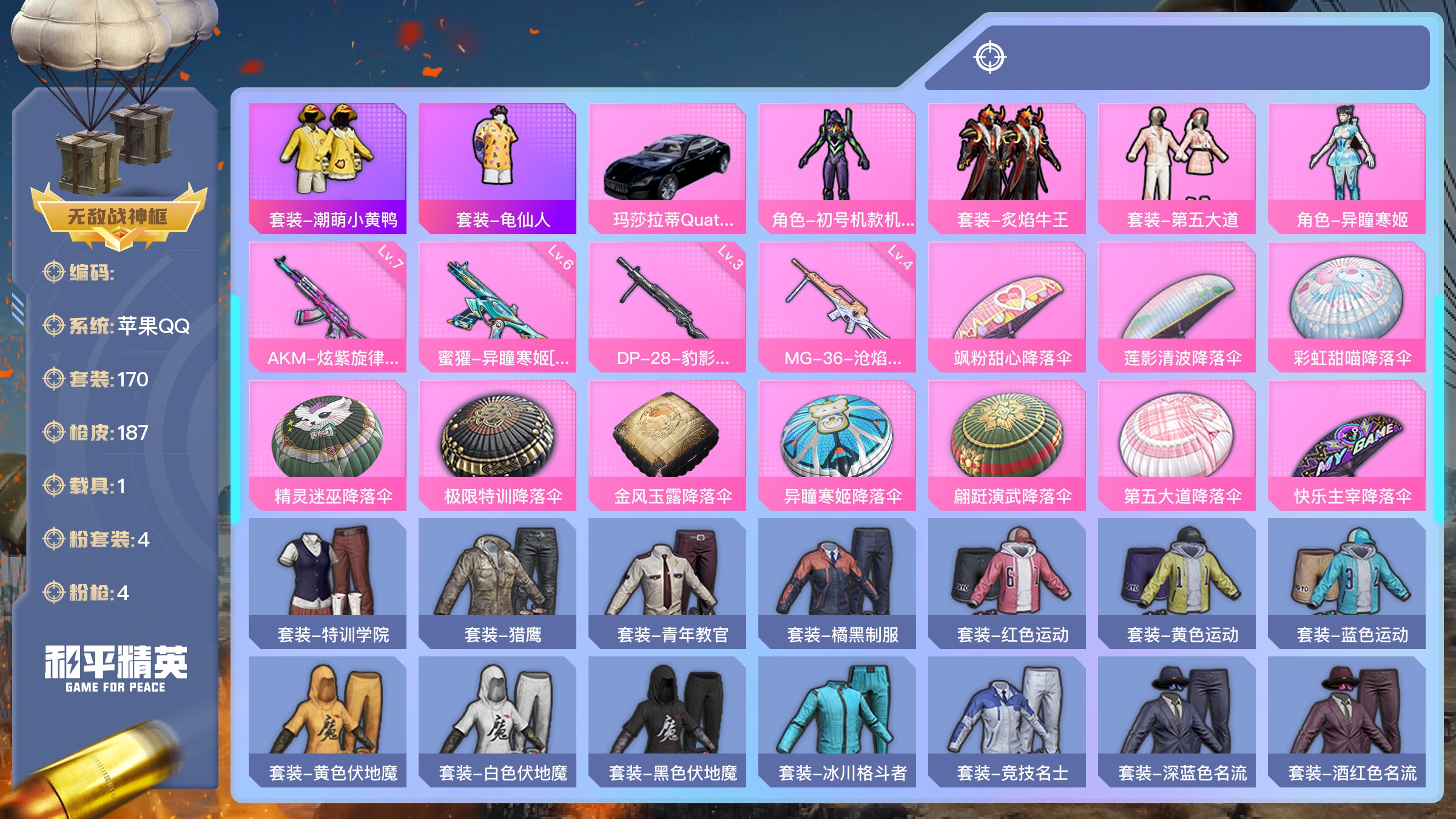Pick the 套装-炙焰牛王 outfit tile
1456x819 pixels.
click(x=1007, y=168)
